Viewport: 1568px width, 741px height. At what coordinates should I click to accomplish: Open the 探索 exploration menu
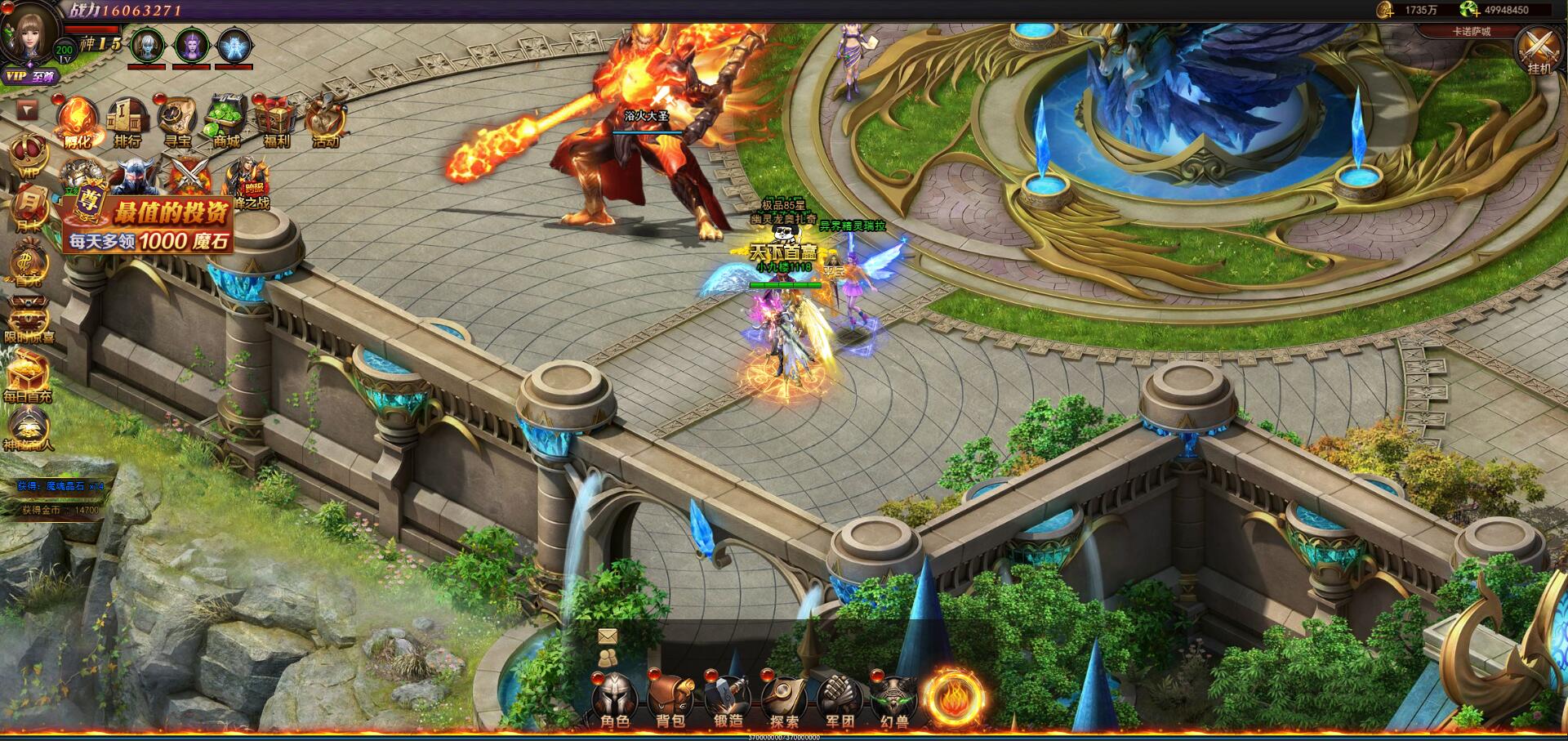pos(784,700)
